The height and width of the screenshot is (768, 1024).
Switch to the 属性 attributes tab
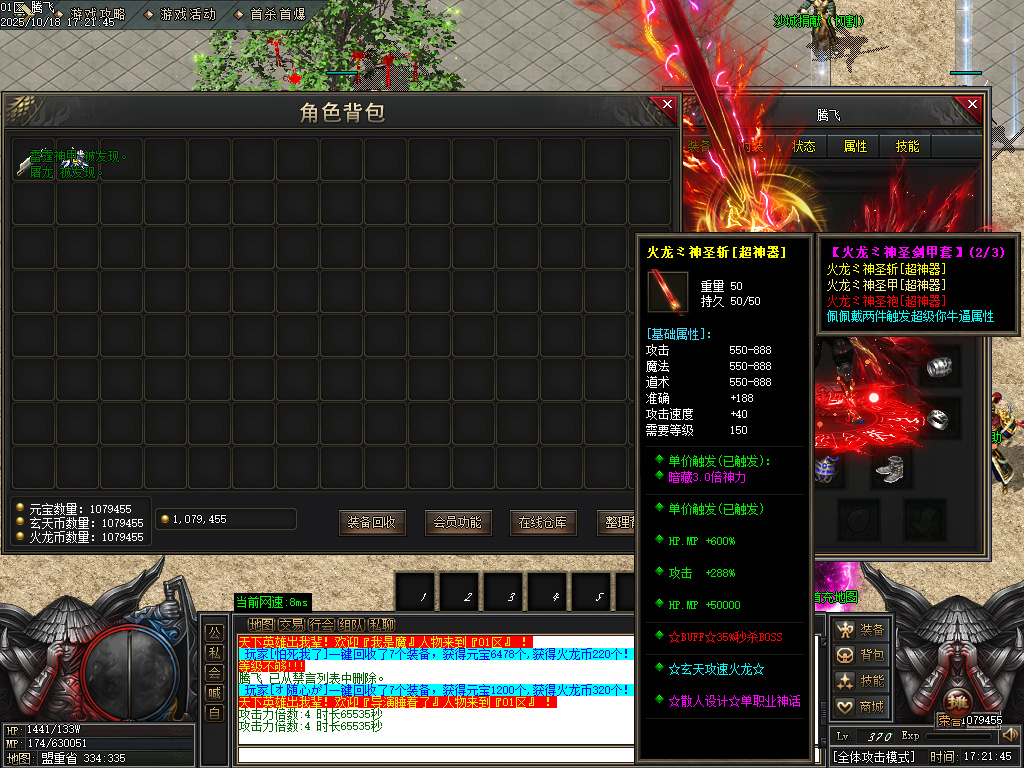(x=856, y=146)
